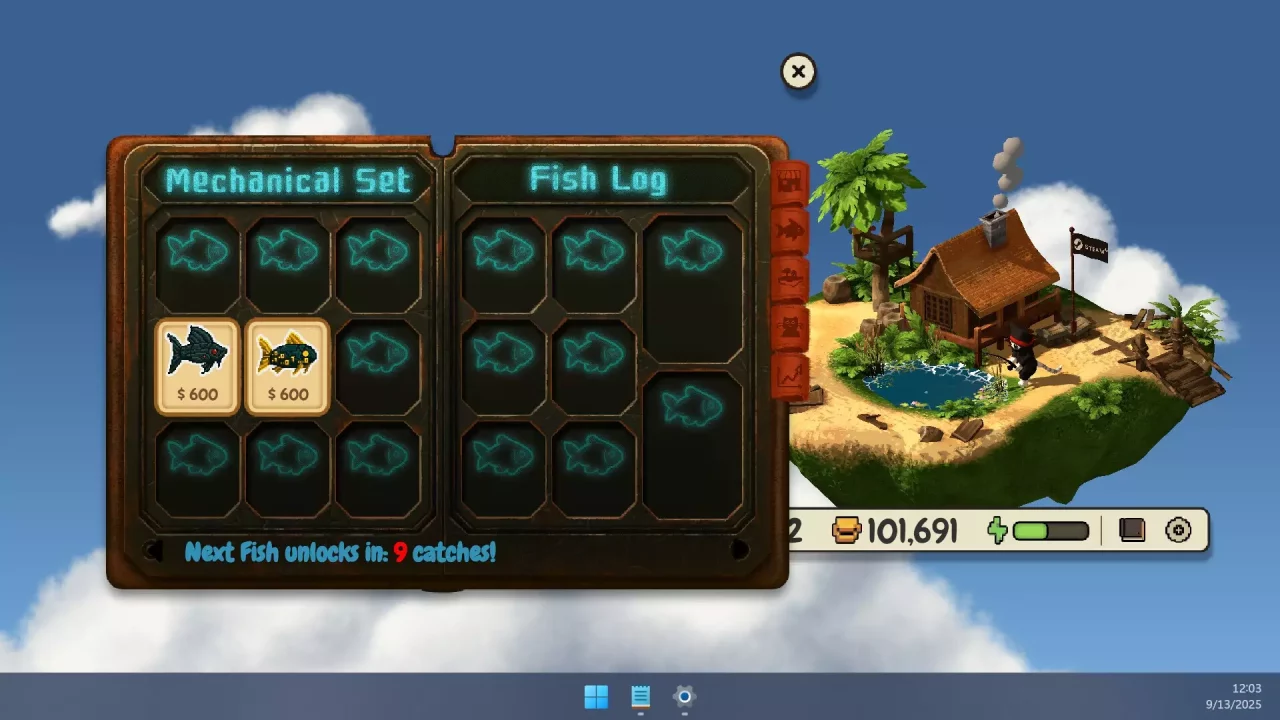
Task: Open the shop side tab with the storefront icon
Action: point(790,180)
